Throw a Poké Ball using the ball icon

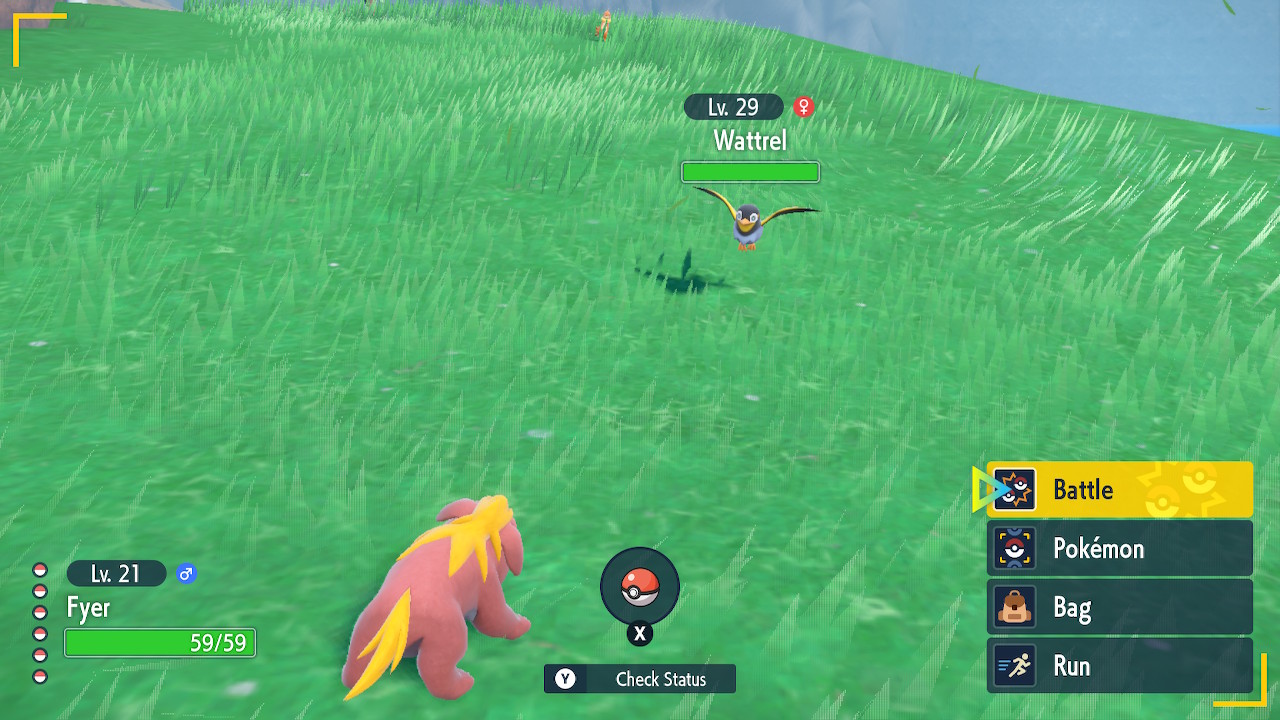tap(640, 587)
